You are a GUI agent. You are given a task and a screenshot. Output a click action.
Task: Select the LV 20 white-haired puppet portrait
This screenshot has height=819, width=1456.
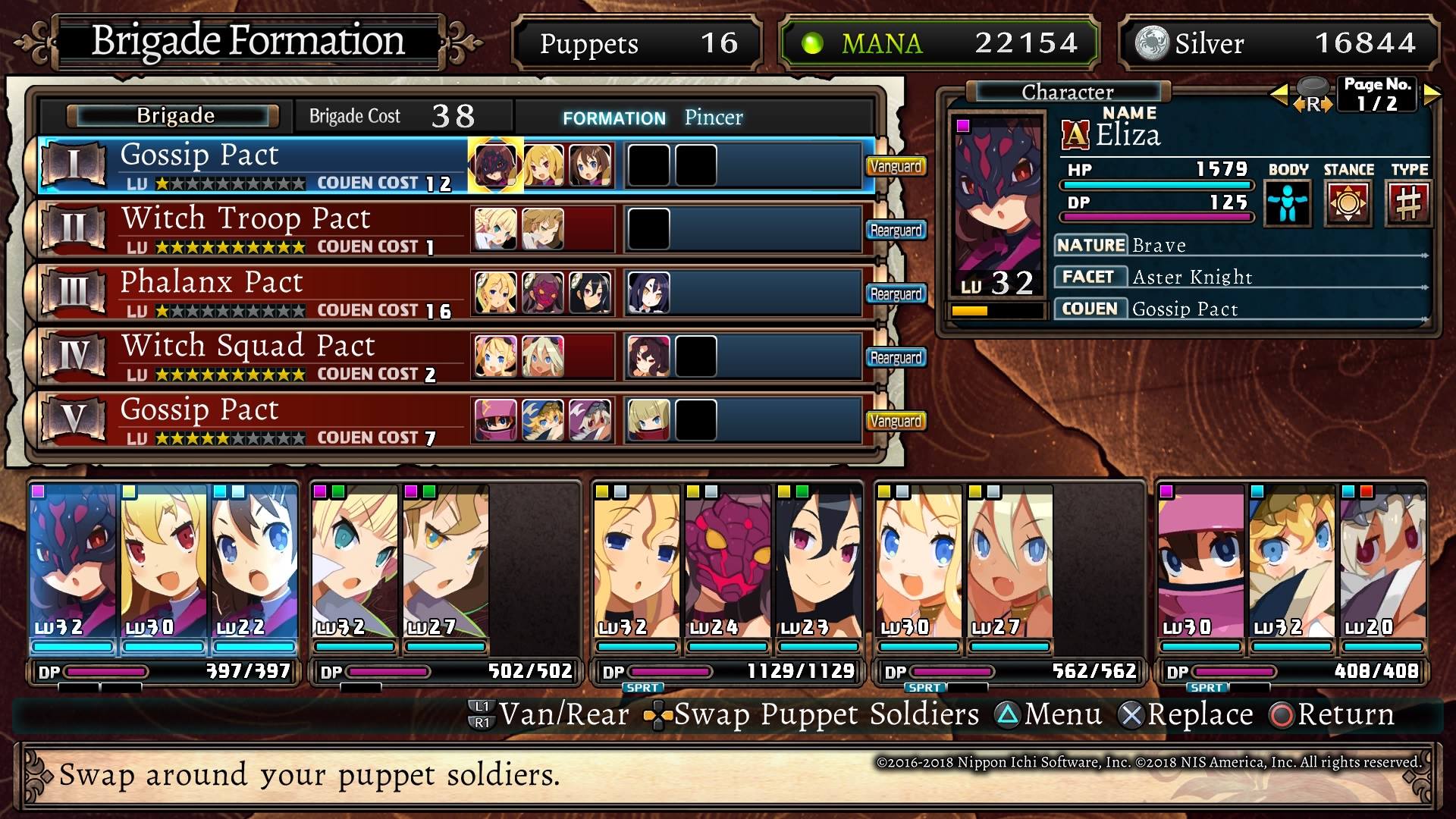click(x=1382, y=561)
